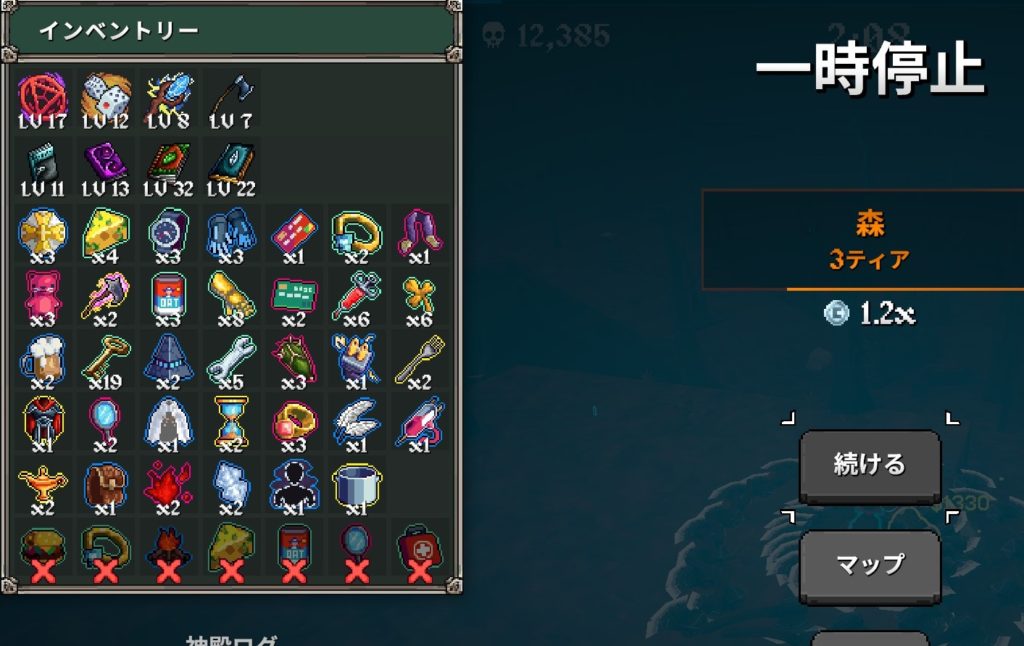
Task: Click the golden clover item
Action: pyautogui.click(x=420, y=295)
